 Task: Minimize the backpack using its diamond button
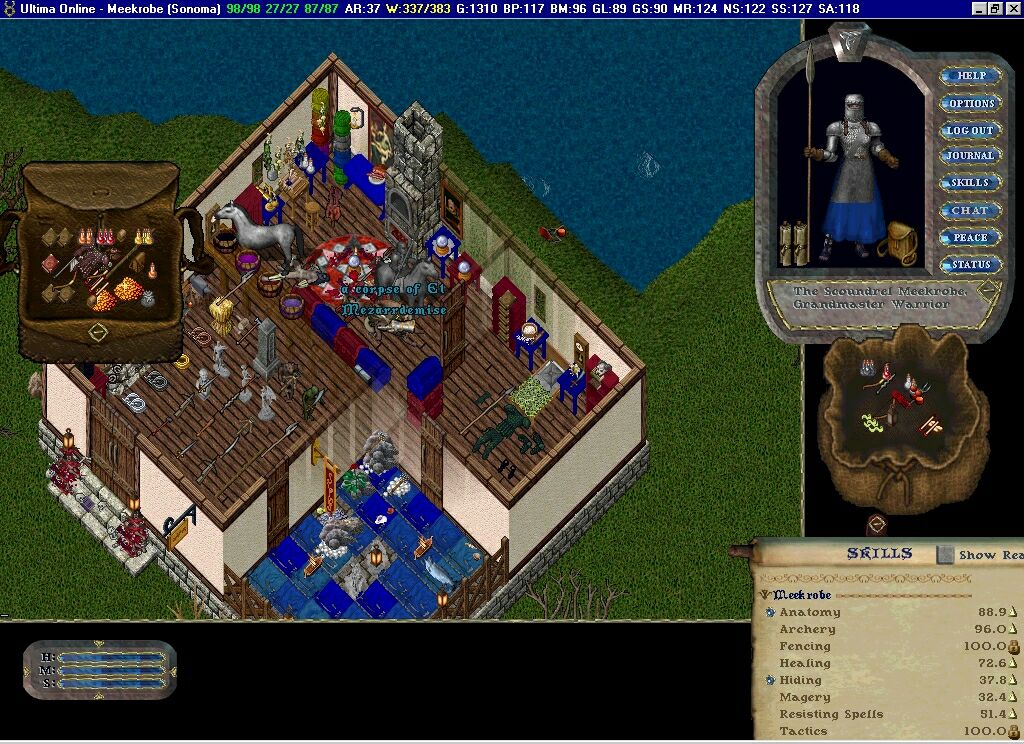click(x=98, y=331)
